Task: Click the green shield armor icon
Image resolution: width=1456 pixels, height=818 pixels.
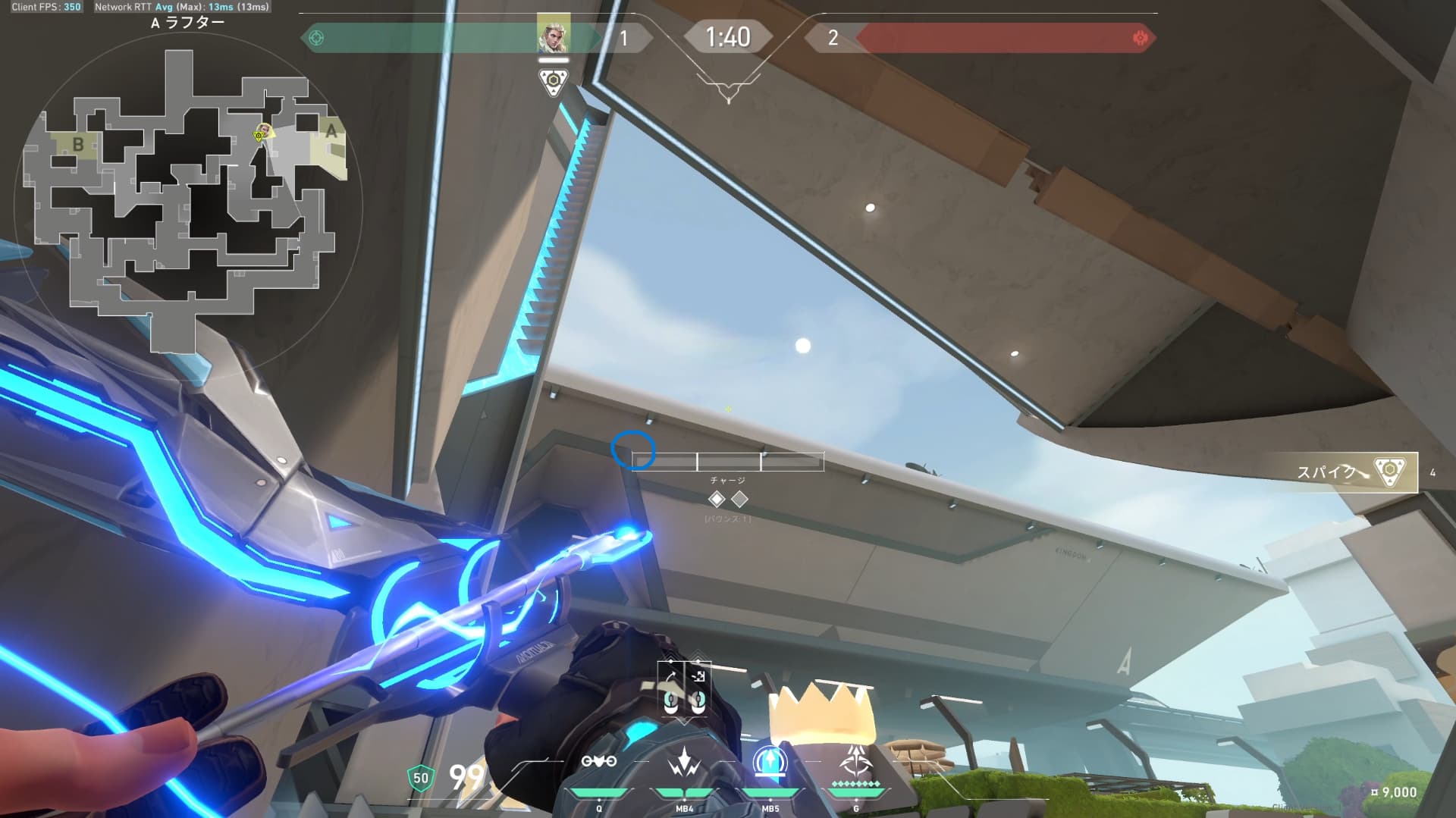Action: (x=420, y=777)
